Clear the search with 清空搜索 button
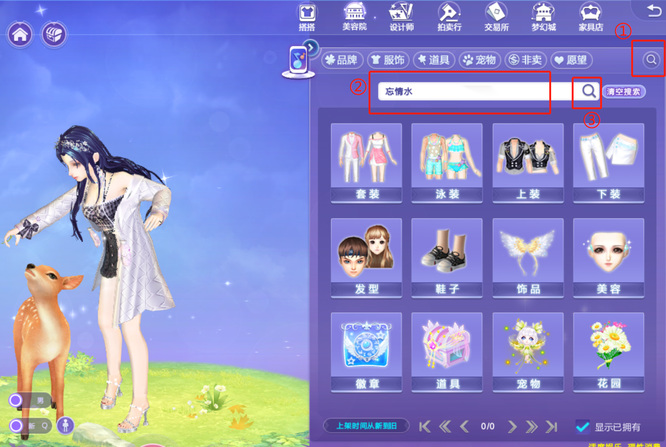 [625, 92]
